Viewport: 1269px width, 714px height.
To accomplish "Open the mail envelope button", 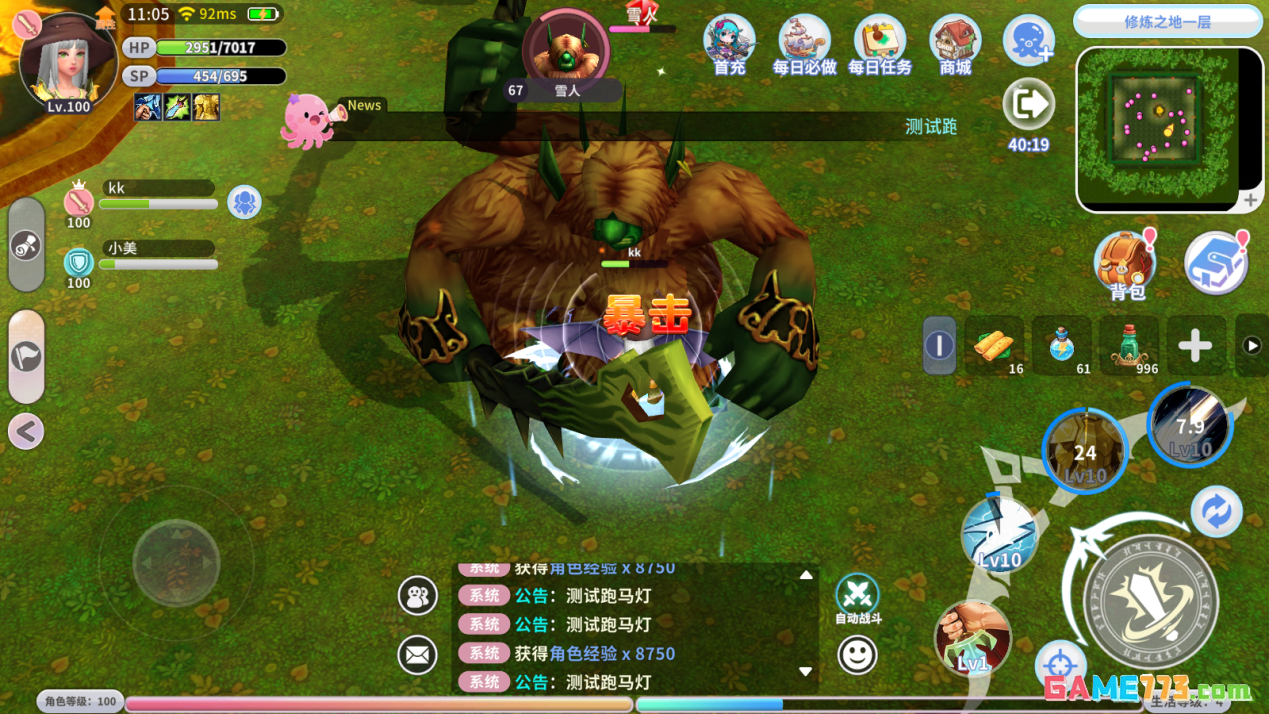I will coord(417,655).
